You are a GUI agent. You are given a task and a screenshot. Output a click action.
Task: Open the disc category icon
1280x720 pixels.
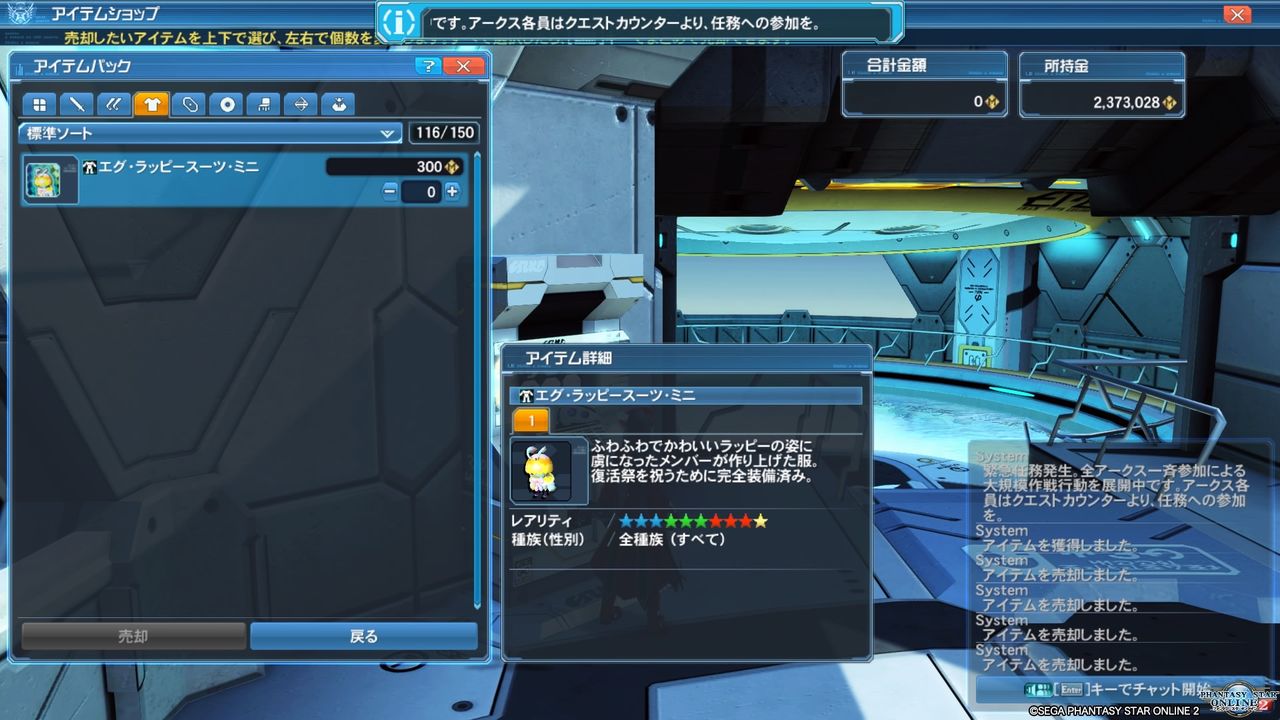coord(227,104)
